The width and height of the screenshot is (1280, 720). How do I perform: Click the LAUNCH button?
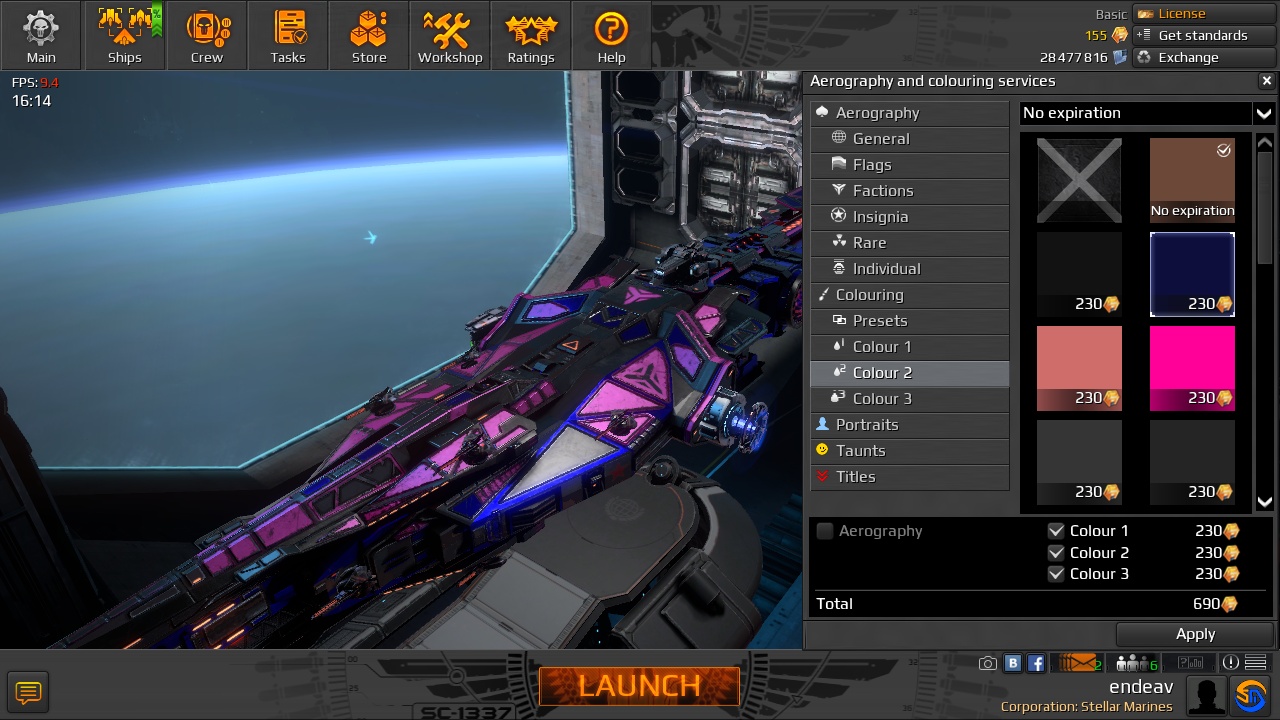pyautogui.click(x=639, y=686)
